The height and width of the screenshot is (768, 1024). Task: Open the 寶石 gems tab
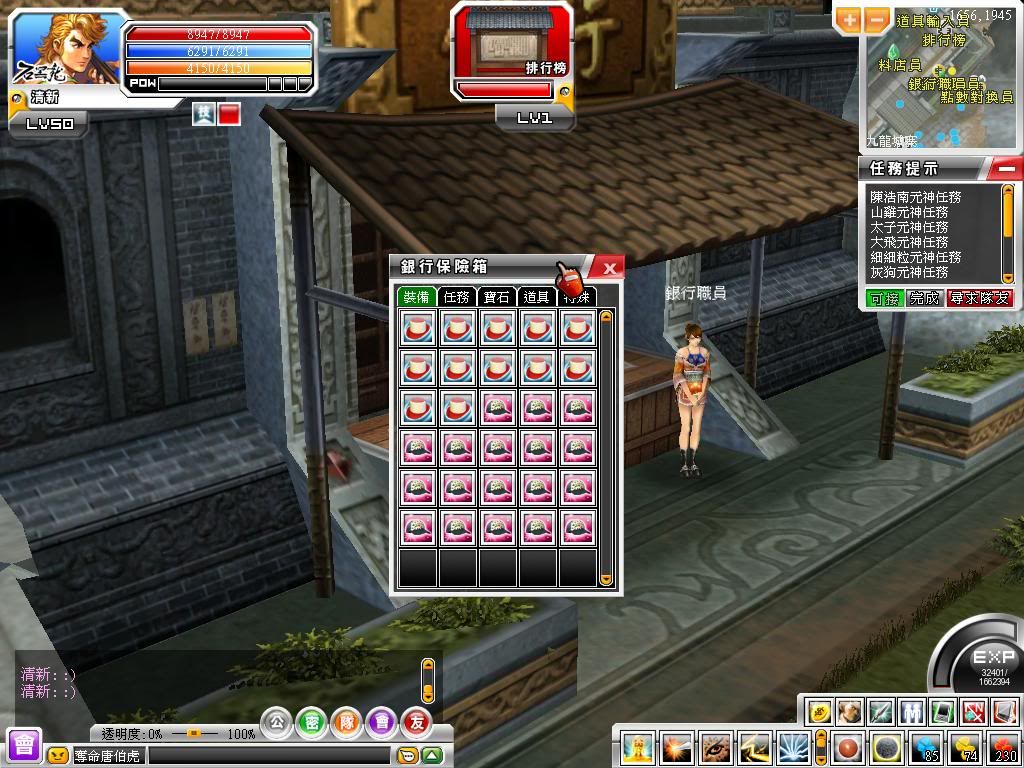496,297
